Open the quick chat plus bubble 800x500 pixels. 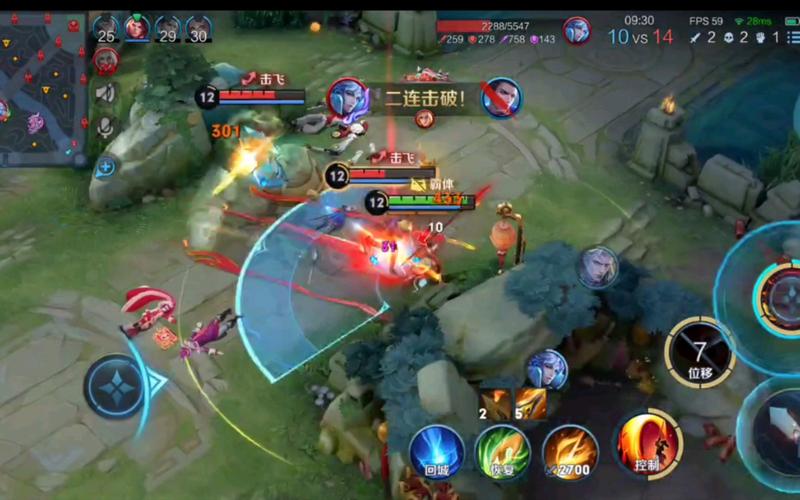[106, 167]
